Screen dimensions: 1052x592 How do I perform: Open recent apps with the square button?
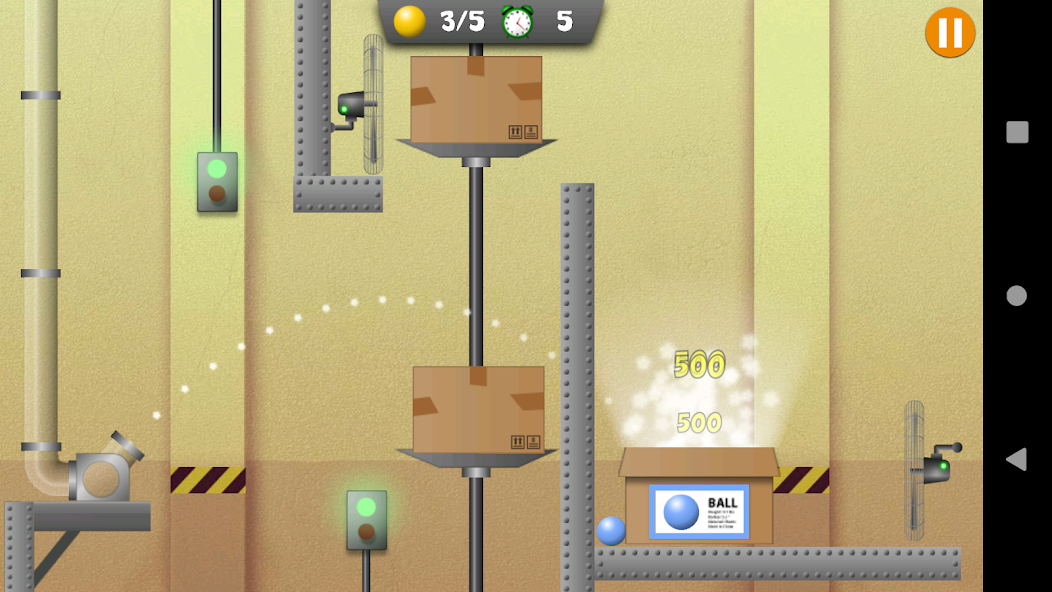click(1017, 132)
